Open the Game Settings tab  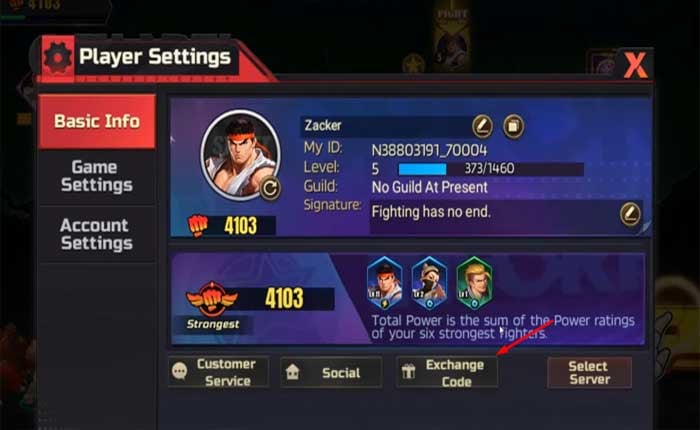pos(96,176)
